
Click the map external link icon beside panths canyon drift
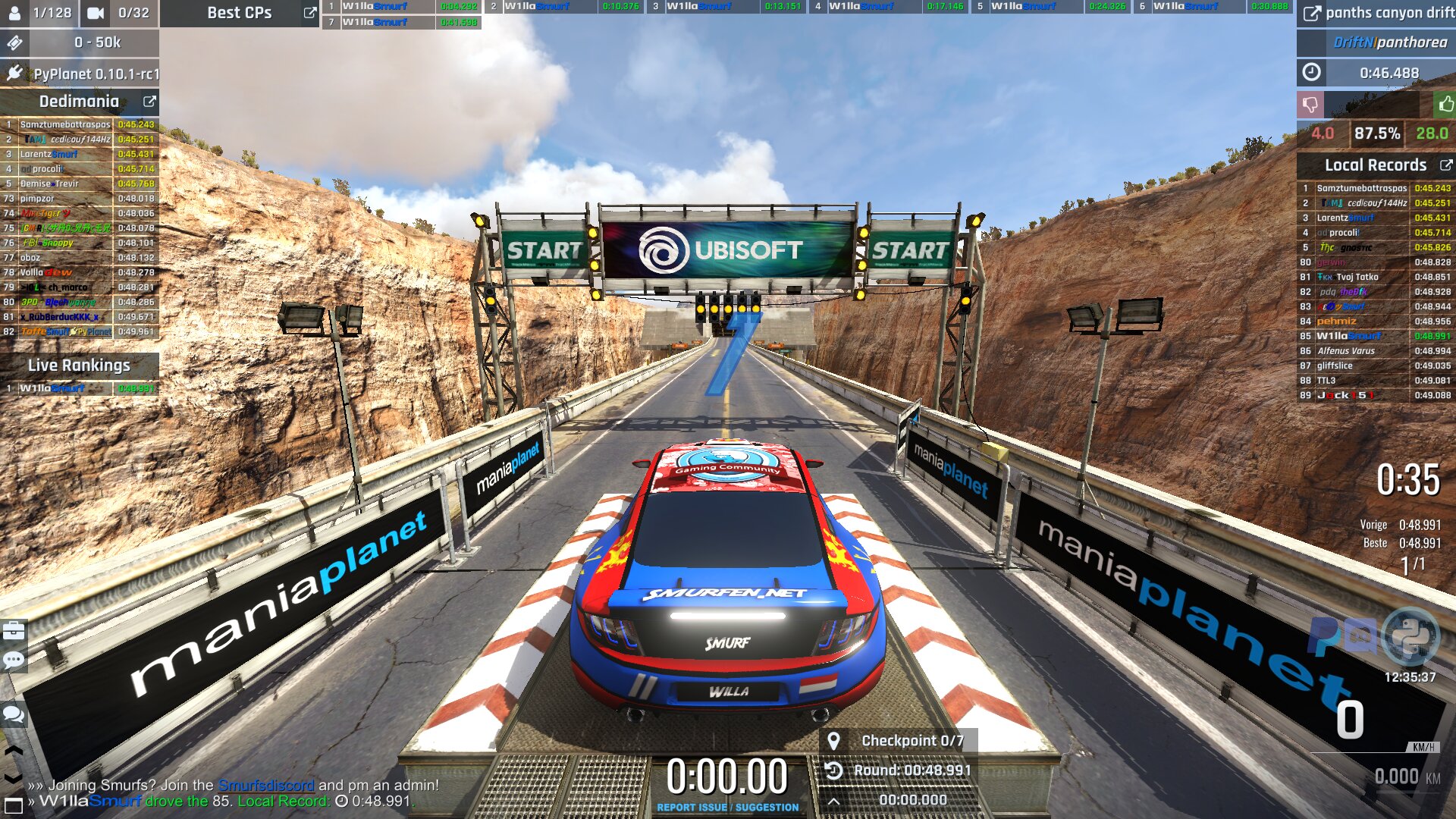(x=1312, y=12)
